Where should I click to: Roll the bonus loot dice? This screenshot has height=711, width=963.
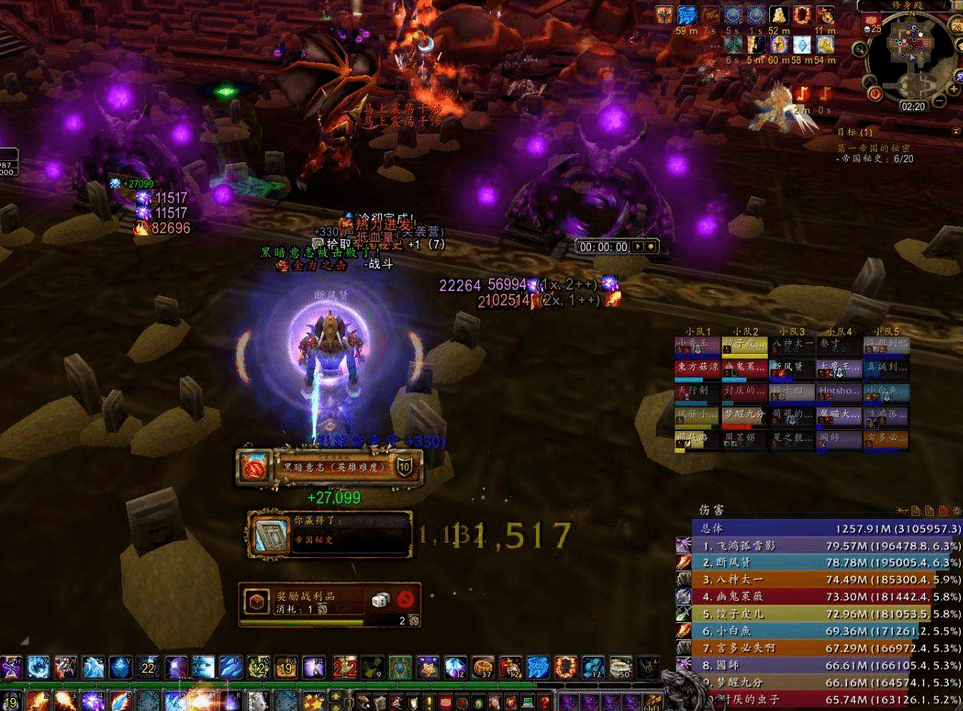380,599
